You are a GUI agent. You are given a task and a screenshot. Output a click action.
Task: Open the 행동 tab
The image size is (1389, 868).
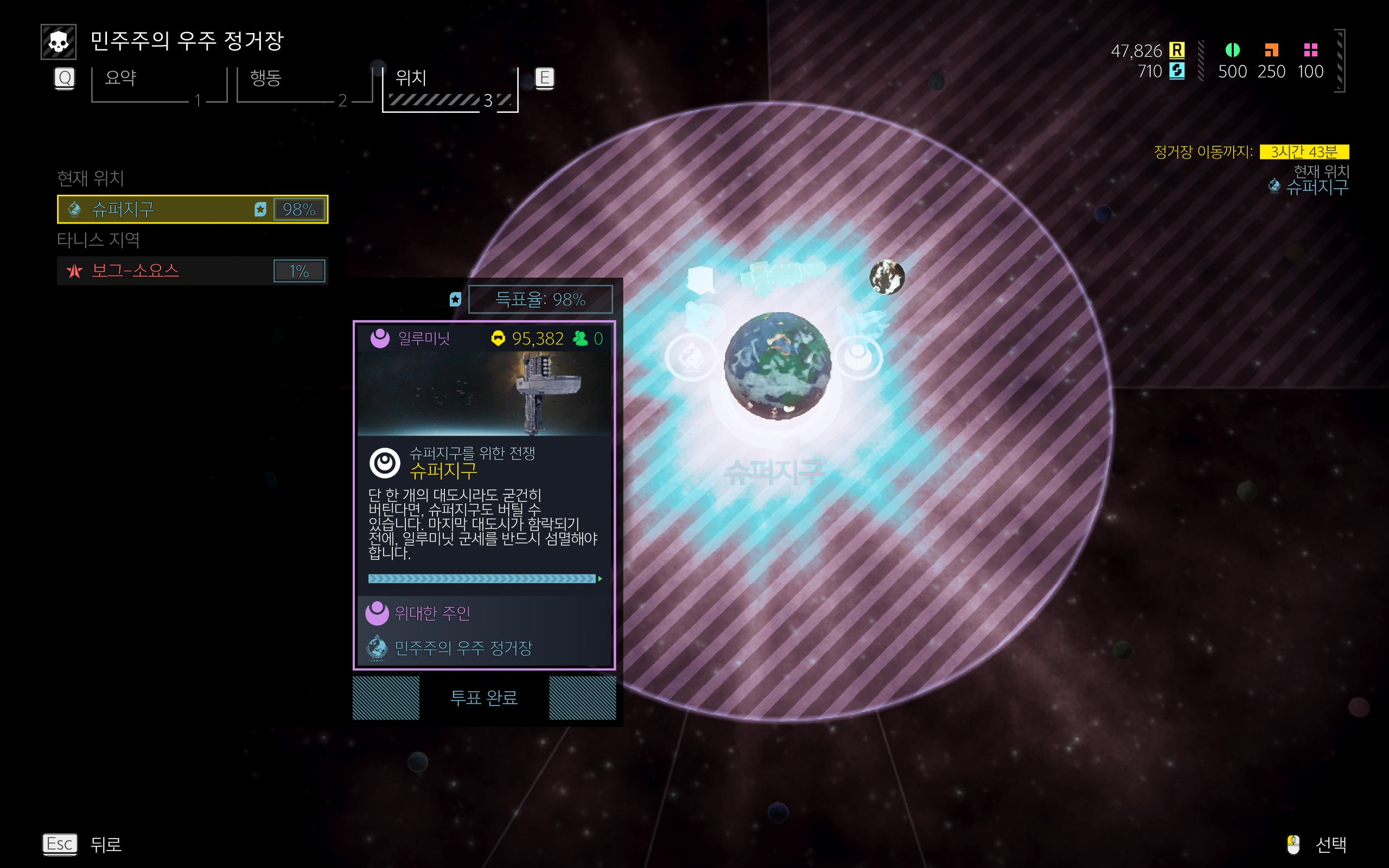304,85
